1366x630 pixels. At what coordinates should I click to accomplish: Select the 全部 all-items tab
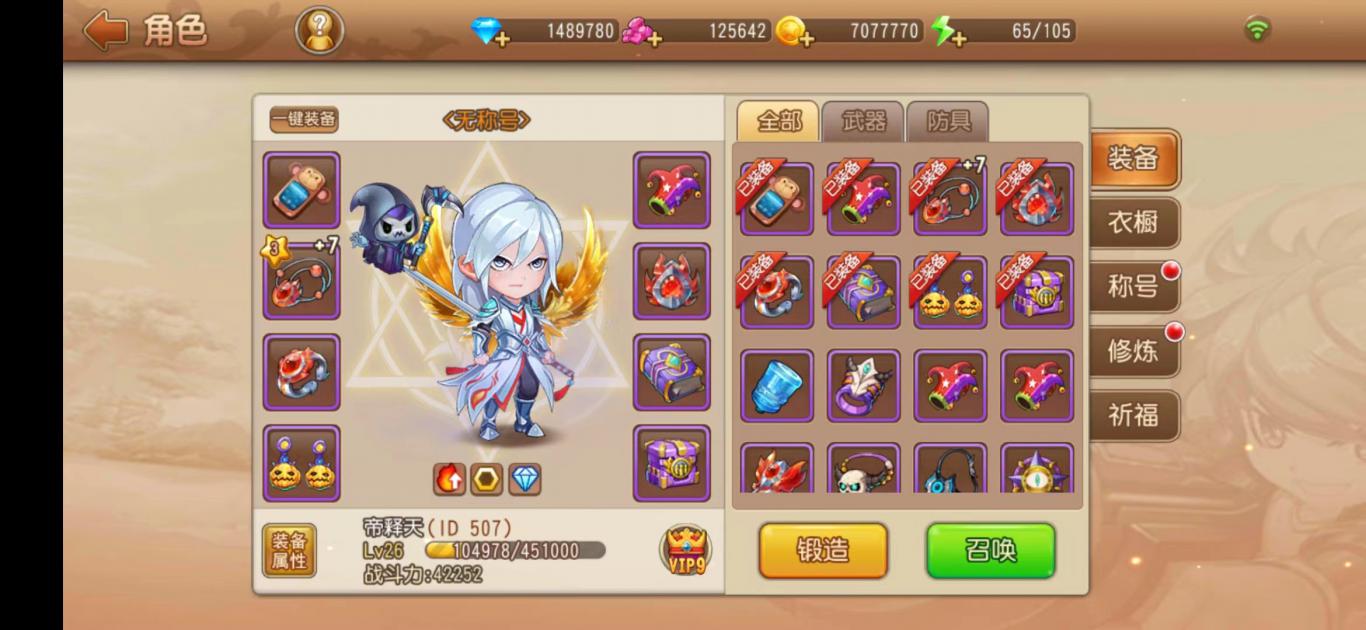(778, 122)
